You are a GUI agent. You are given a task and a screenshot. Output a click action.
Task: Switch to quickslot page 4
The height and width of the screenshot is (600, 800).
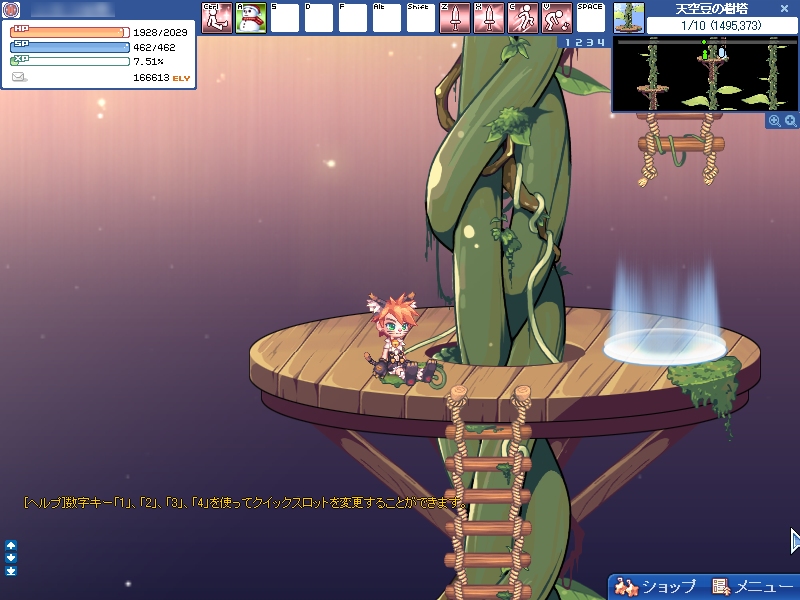(x=600, y=42)
